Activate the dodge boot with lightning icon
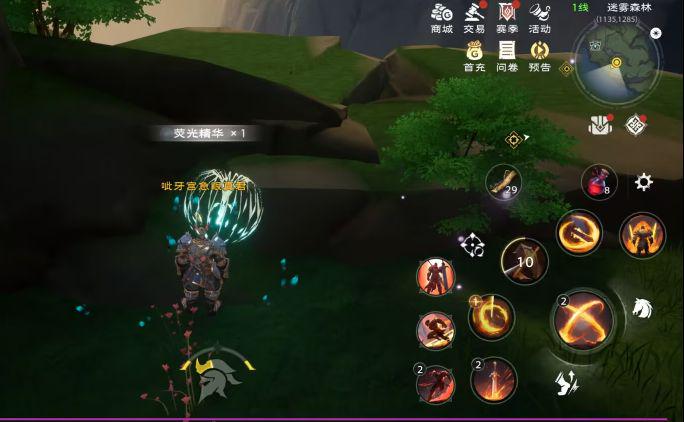This screenshot has width=684, height=422. click(566, 381)
